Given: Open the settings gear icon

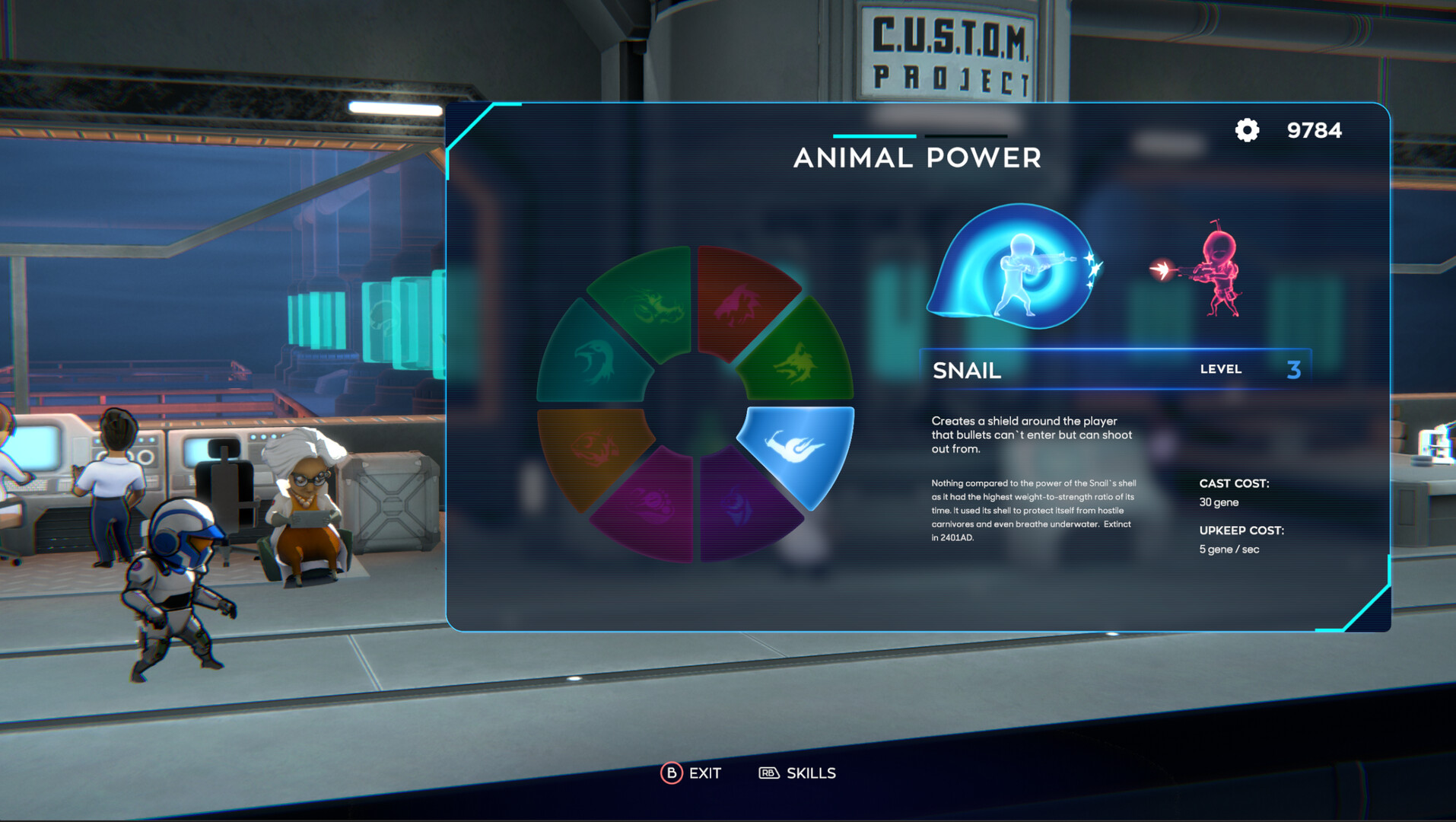Looking at the screenshot, I should coord(1246,130).
